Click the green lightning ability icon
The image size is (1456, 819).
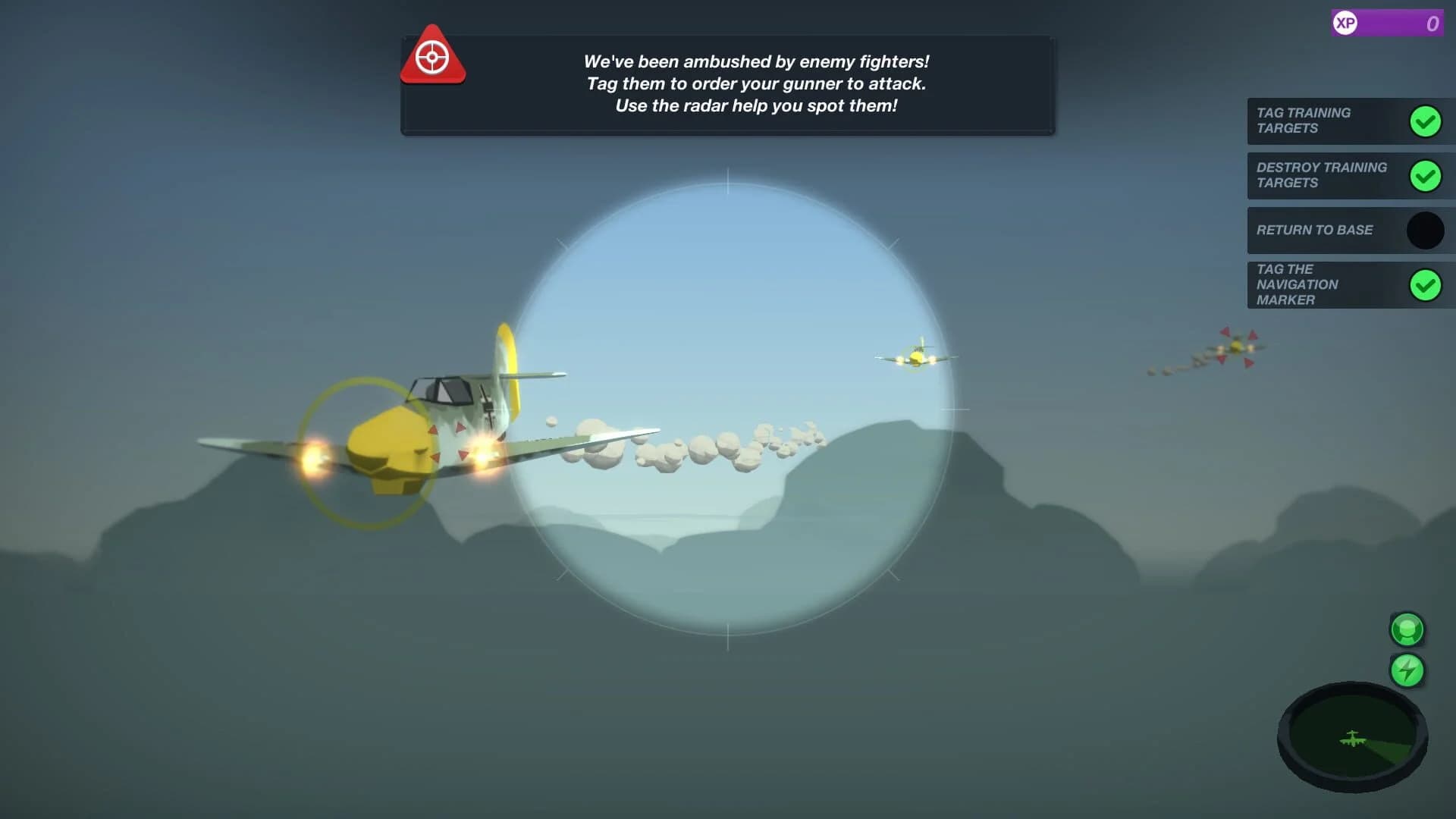[1407, 670]
